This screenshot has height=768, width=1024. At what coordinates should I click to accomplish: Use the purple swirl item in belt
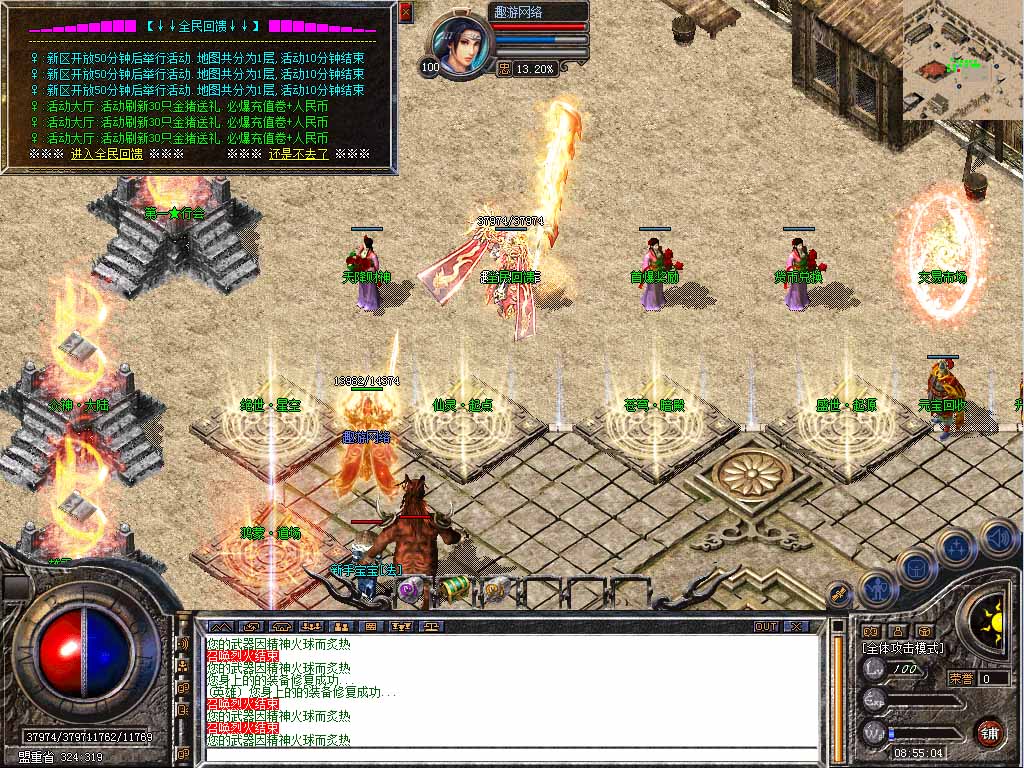click(x=409, y=588)
